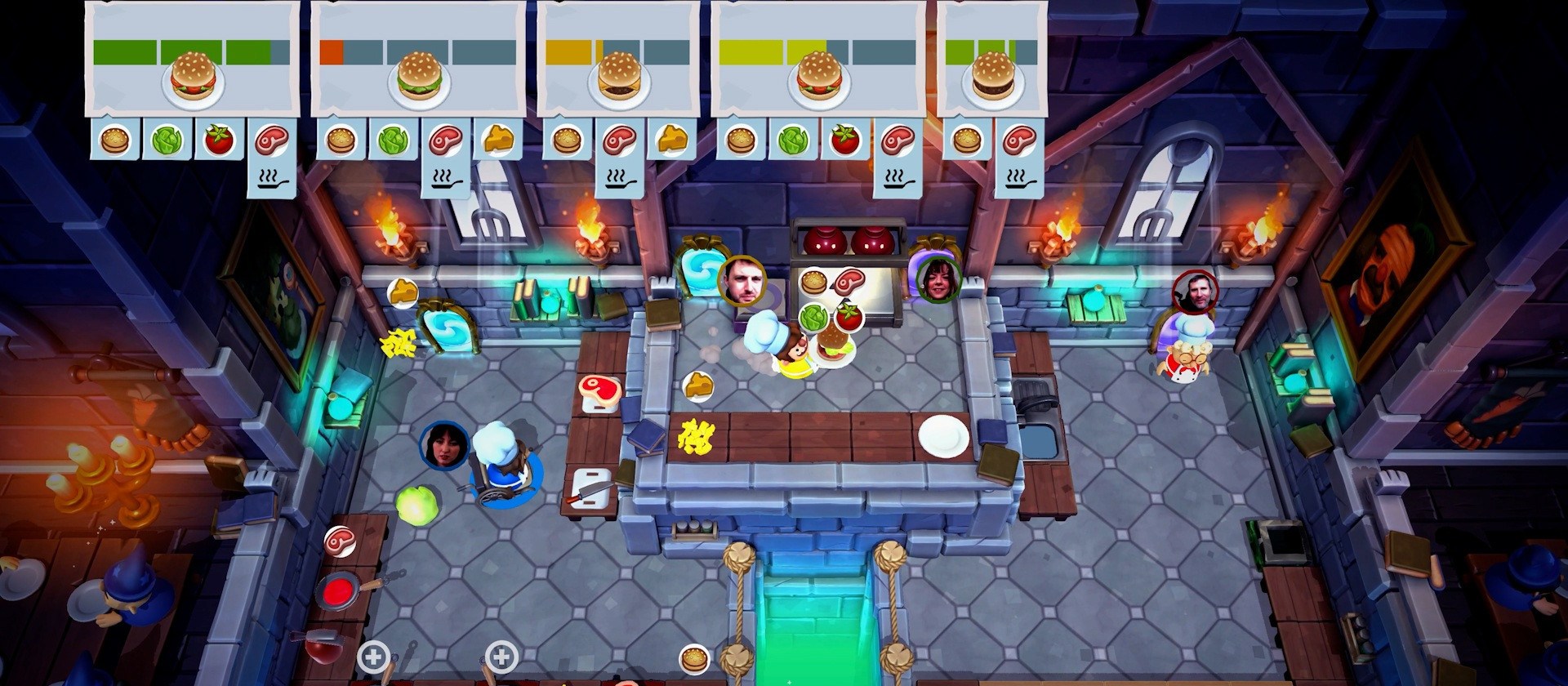Toggle the blue-ringed player portrait on the left

point(443,446)
